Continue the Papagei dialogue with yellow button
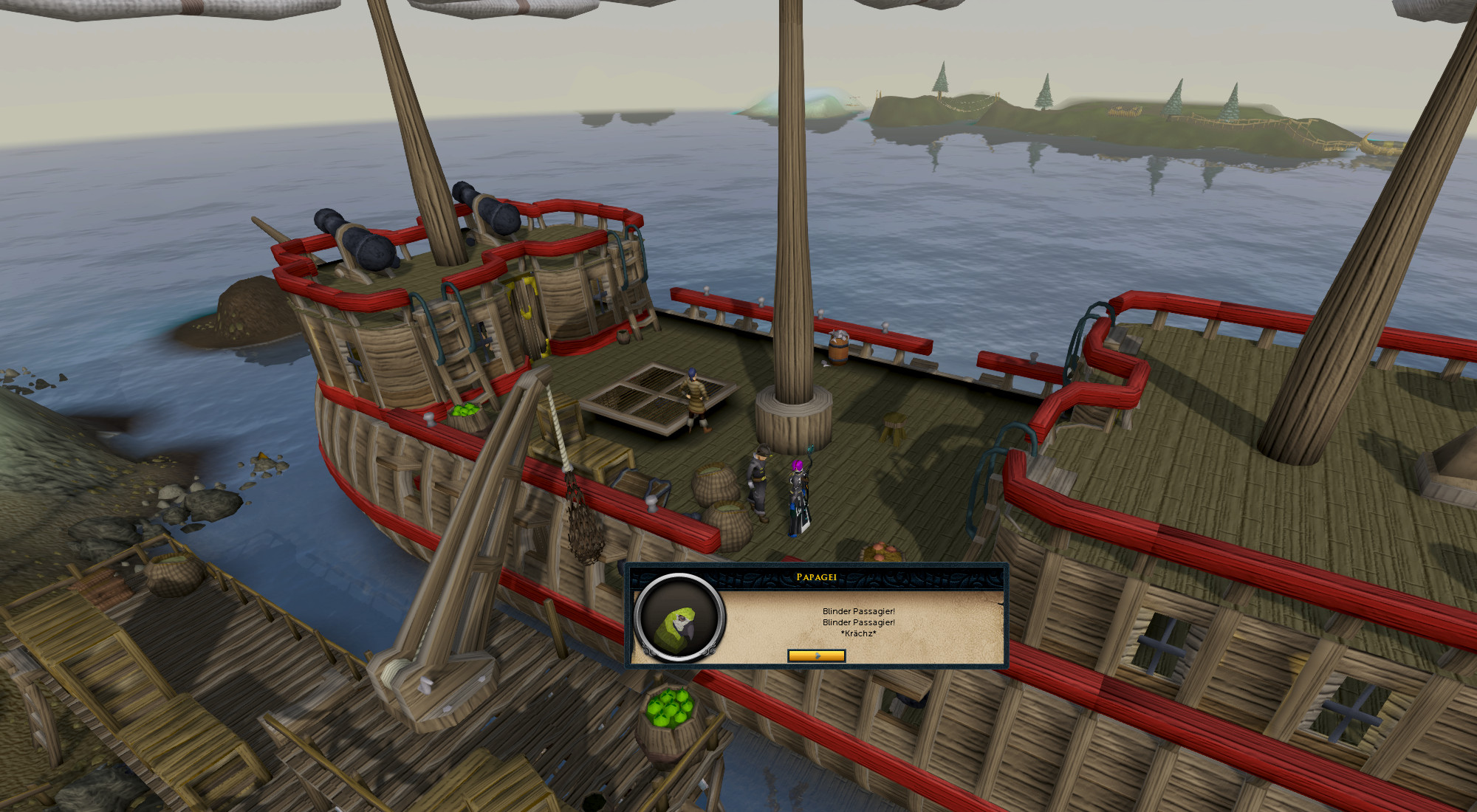 816,656
